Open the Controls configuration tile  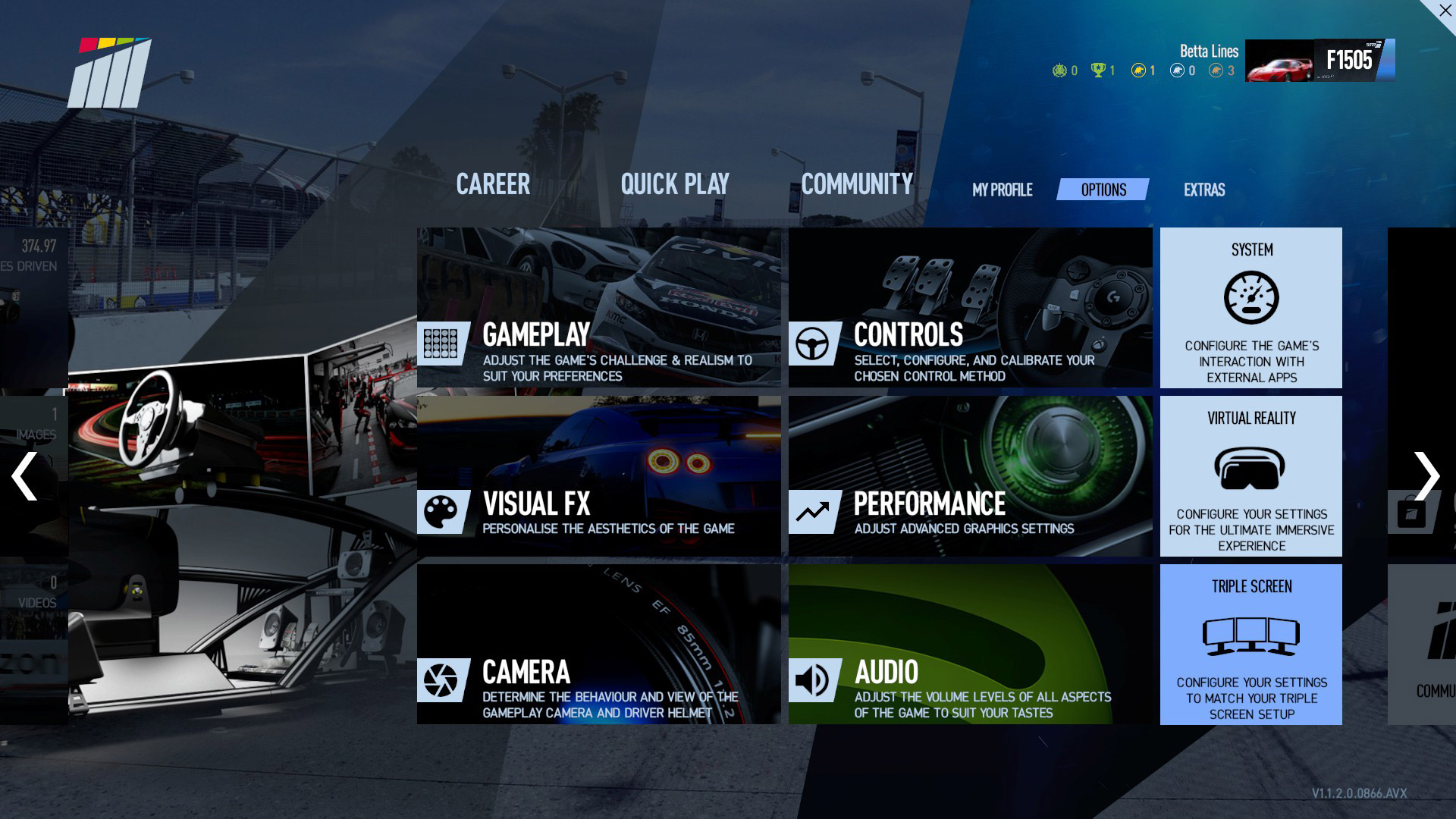(970, 308)
